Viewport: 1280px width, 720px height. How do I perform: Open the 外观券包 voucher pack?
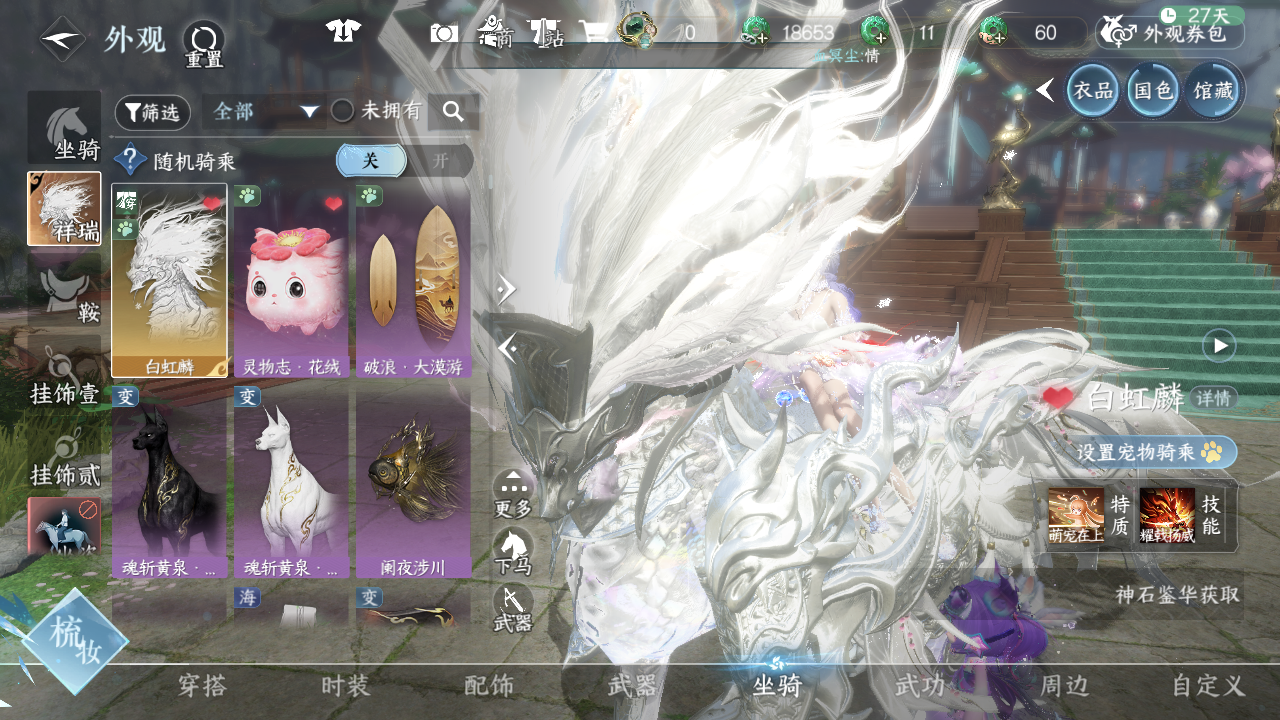point(1170,33)
